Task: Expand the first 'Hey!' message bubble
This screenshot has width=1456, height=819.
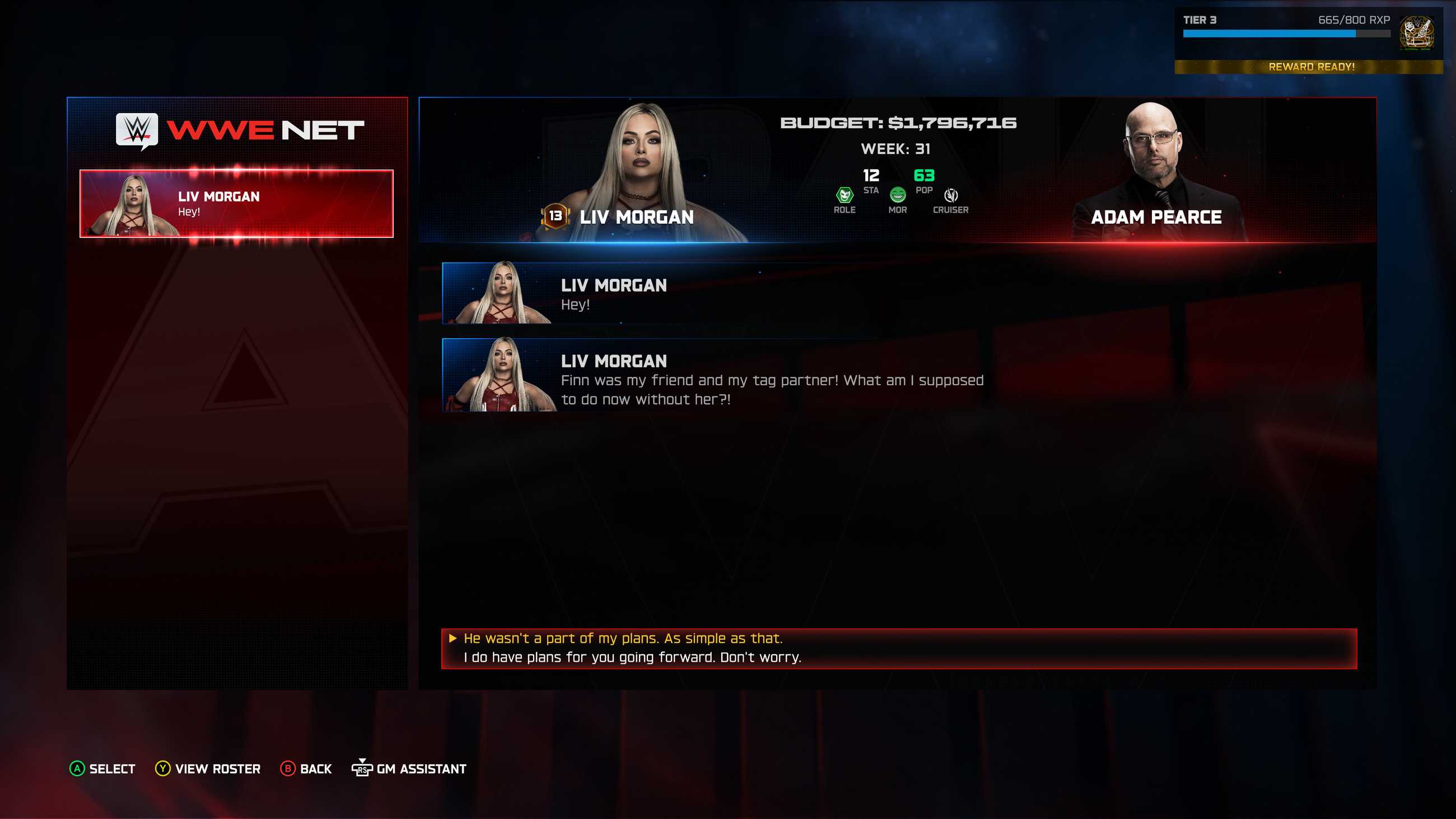Action: click(678, 293)
